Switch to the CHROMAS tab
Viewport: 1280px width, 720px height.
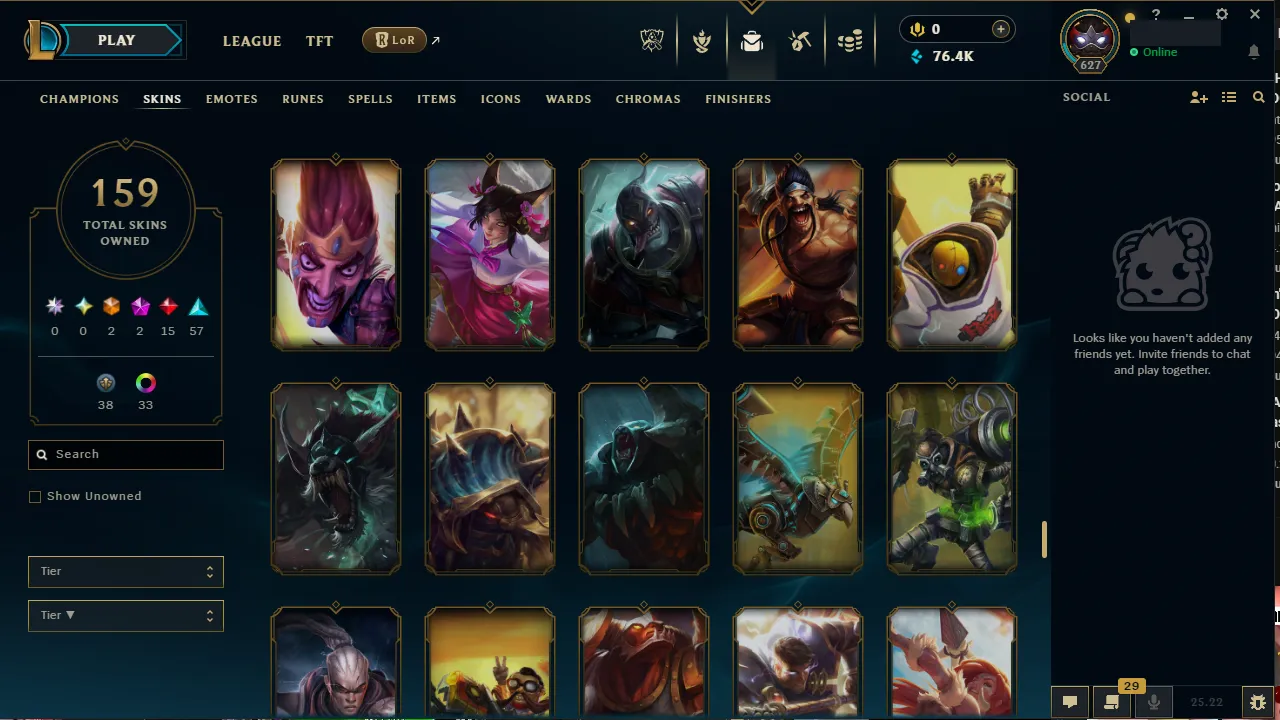648,99
